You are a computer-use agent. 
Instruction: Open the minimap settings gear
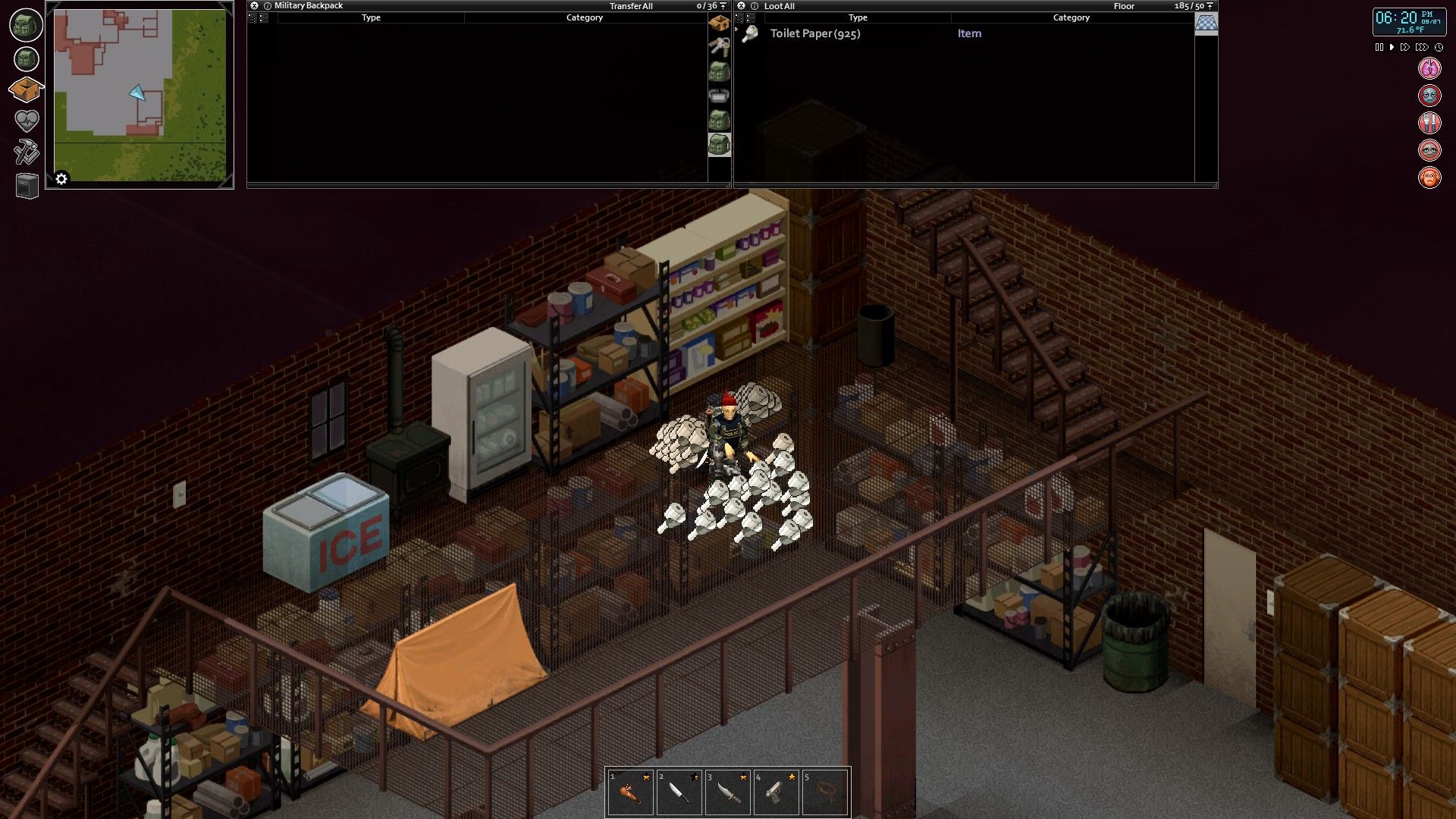pyautogui.click(x=61, y=178)
